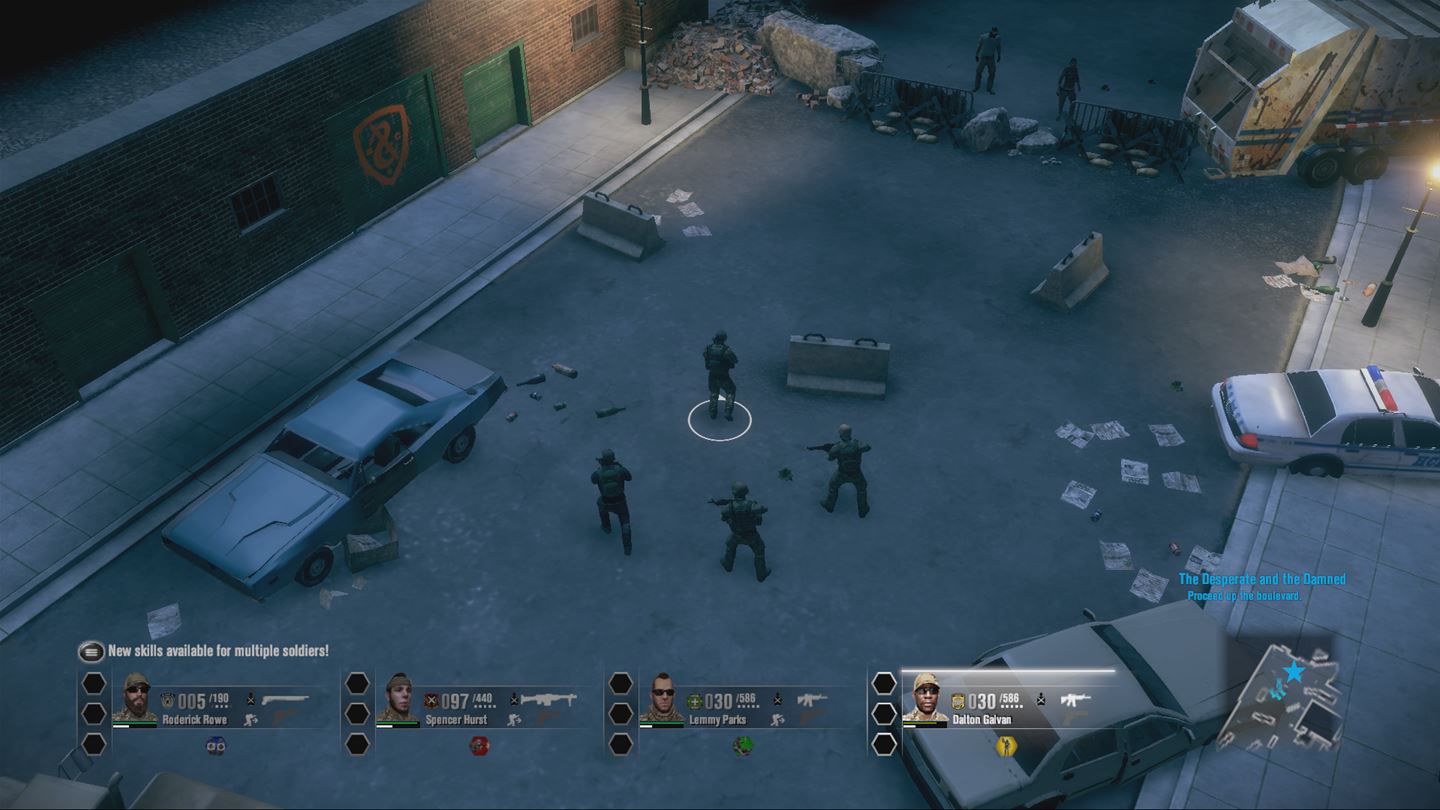Viewport: 1440px width, 810px height.
Task: Click Spencer Hurst's red class emblem
Action: 431,698
